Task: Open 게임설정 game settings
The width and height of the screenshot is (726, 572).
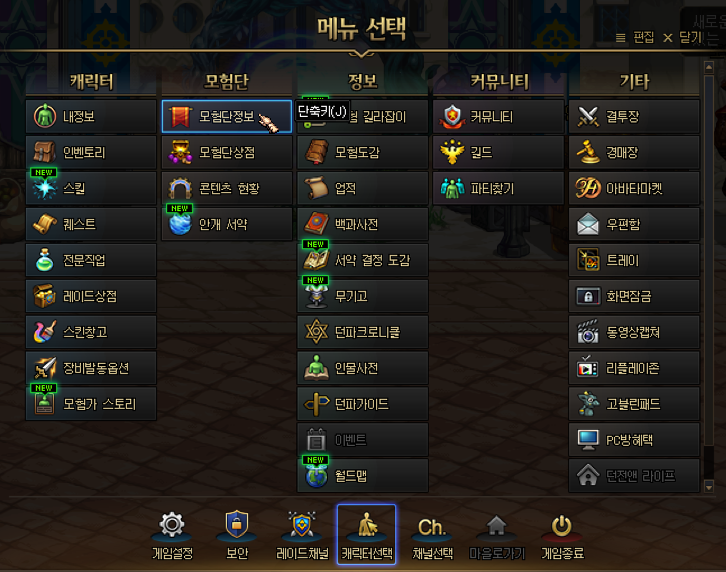Action: pyautogui.click(x=172, y=535)
